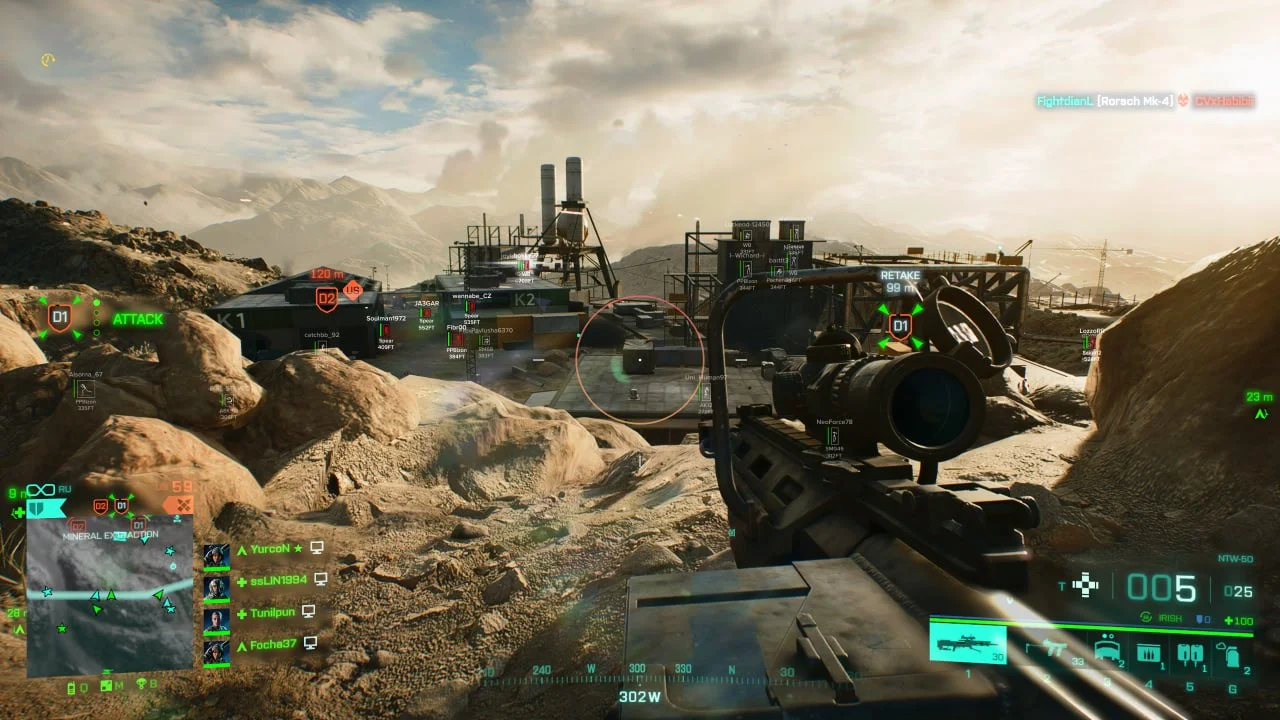Screen dimensions: 1280x720
Task: Click the orange enemy team banner
Action: tap(178, 506)
